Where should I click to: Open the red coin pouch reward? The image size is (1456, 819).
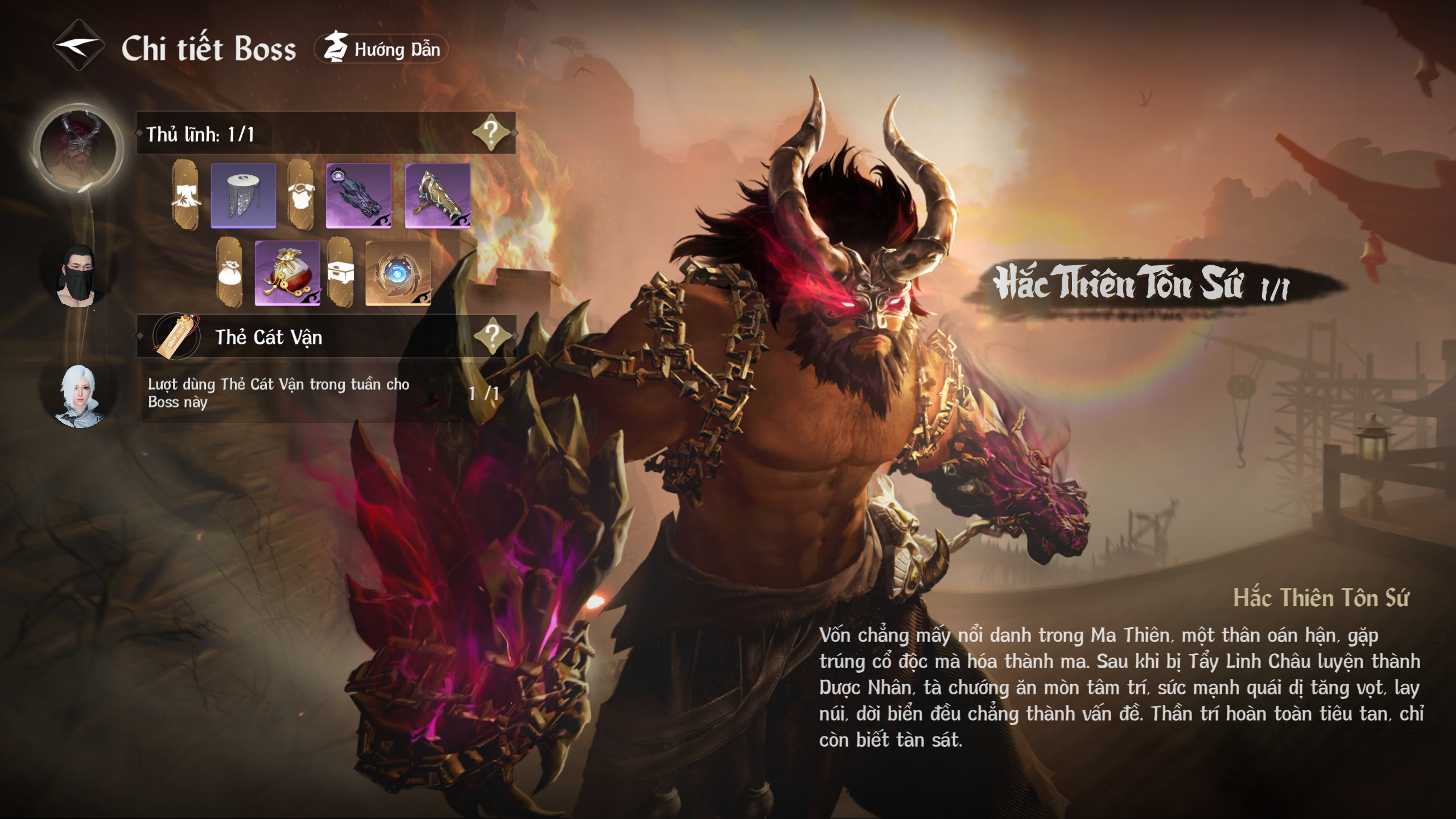[287, 273]
